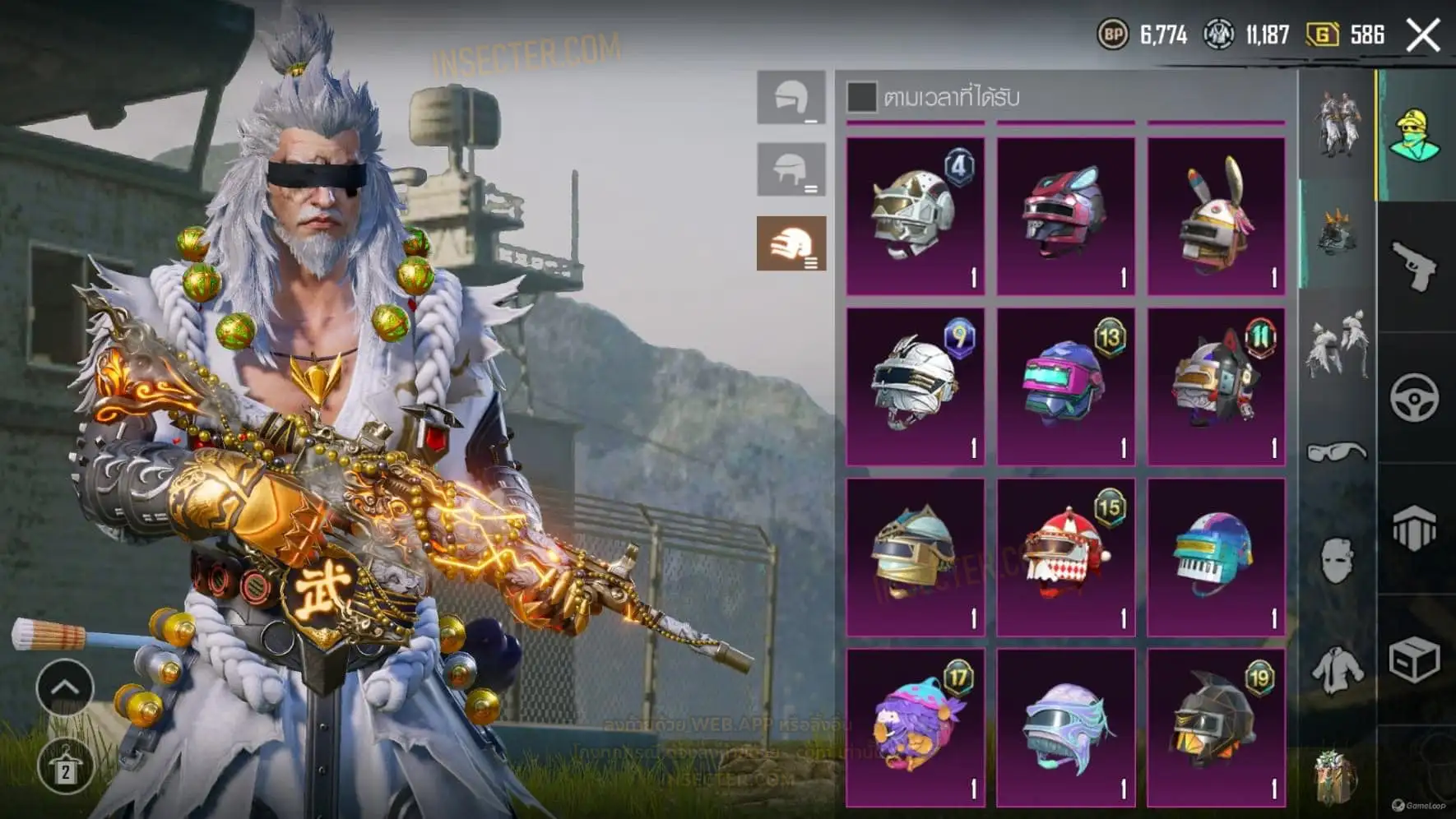Viewport: 1456px width, 819px height.
Task: Open the vehicle steering wheel category
Action: click(1415, 398)
